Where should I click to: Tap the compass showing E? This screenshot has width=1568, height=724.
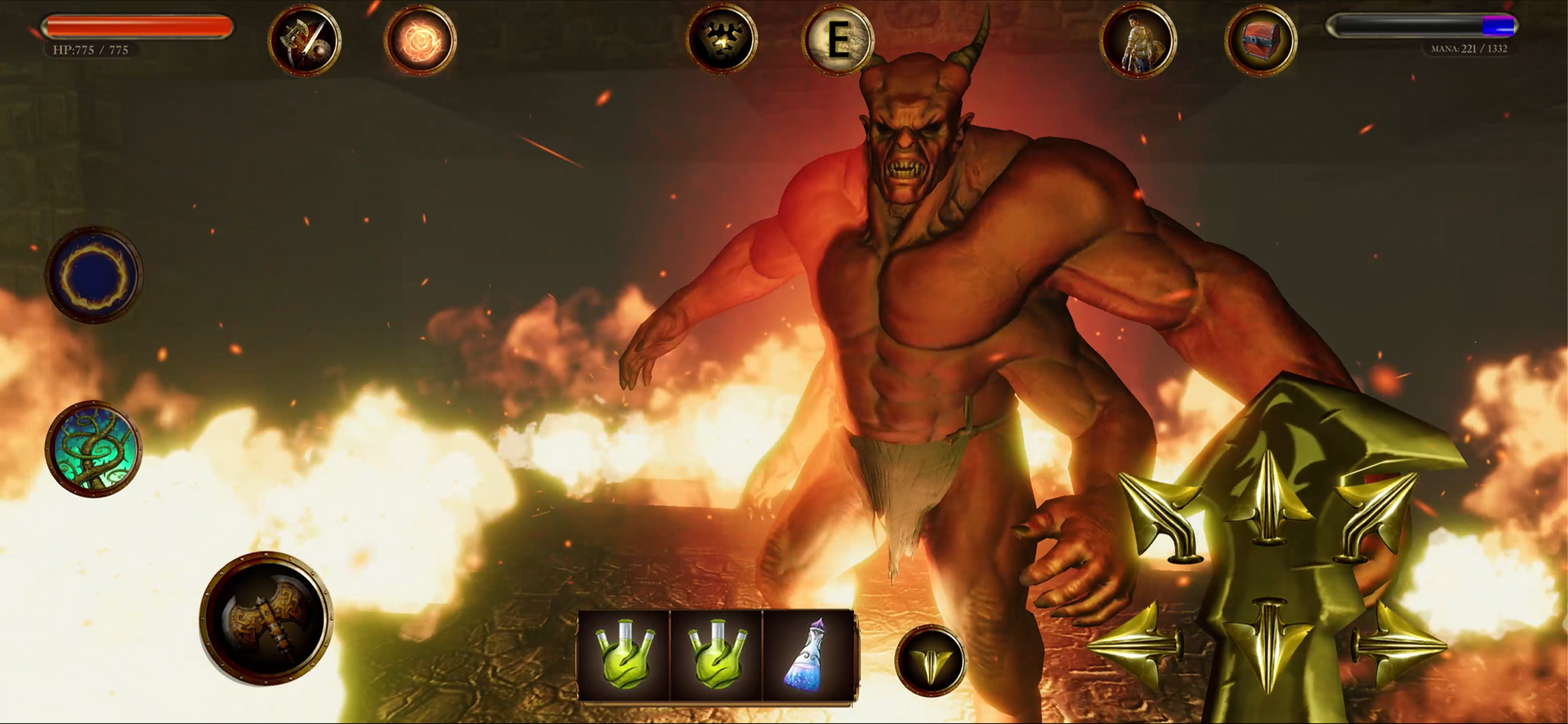coord(838,40)
